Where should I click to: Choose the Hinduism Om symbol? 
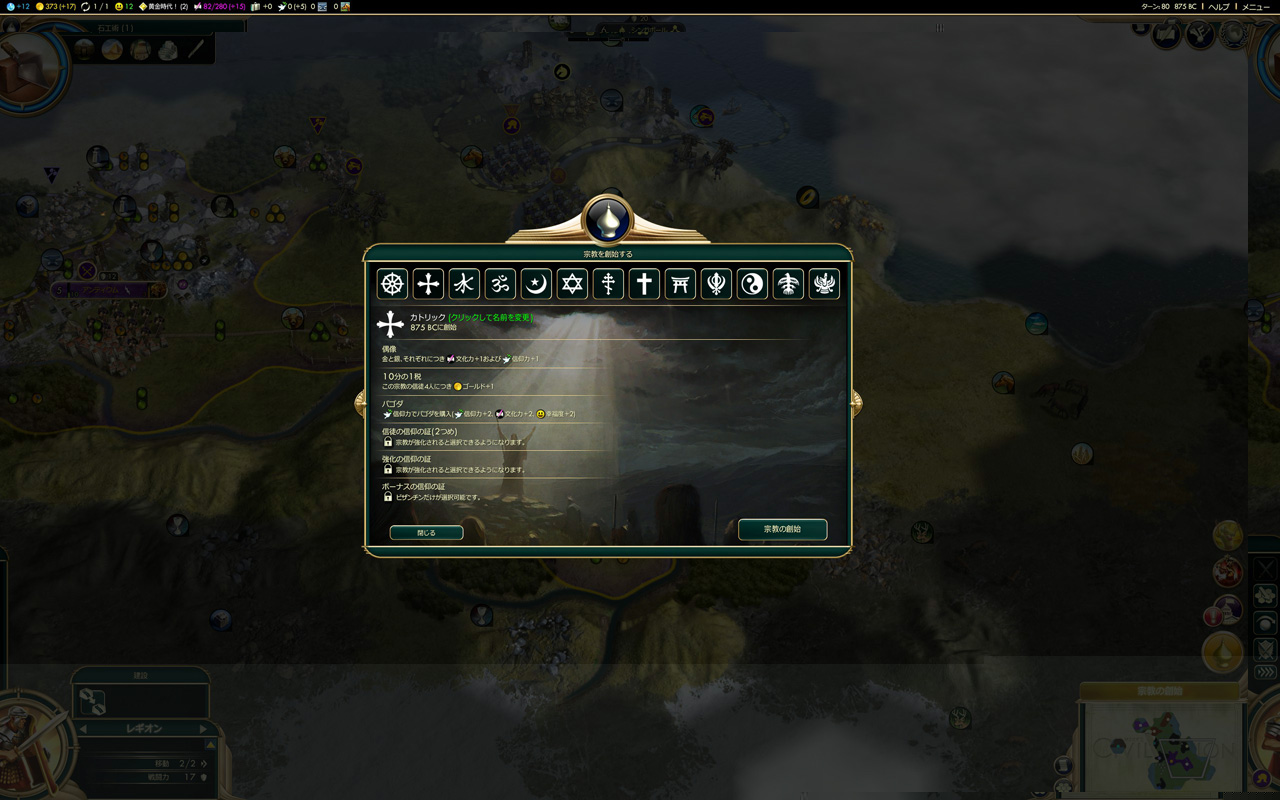(x=500, y=284)
